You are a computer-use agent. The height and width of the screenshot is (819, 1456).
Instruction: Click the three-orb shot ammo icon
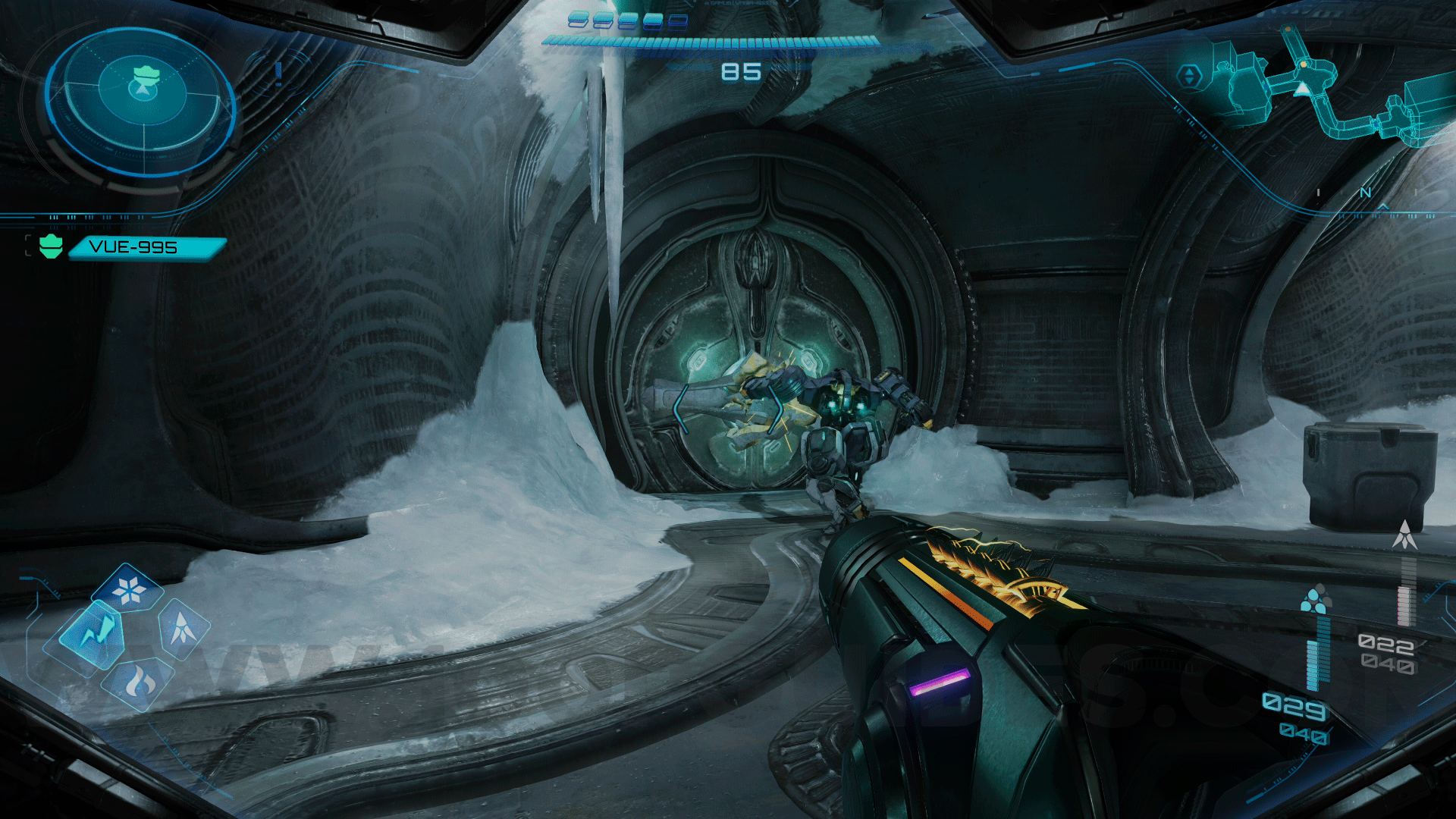[x=1315, y=598]
